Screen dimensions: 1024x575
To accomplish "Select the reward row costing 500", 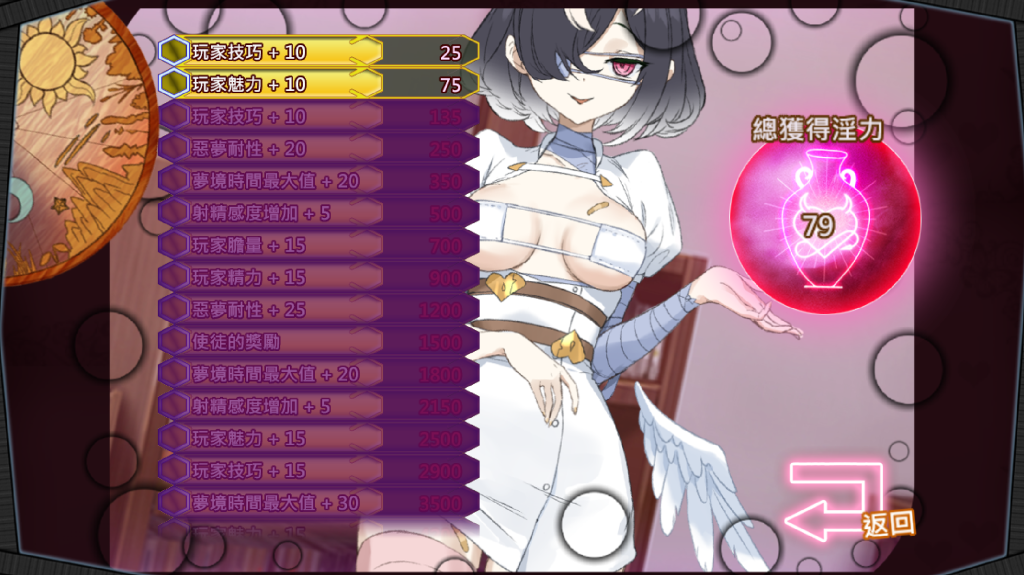I will coord(318,213).
